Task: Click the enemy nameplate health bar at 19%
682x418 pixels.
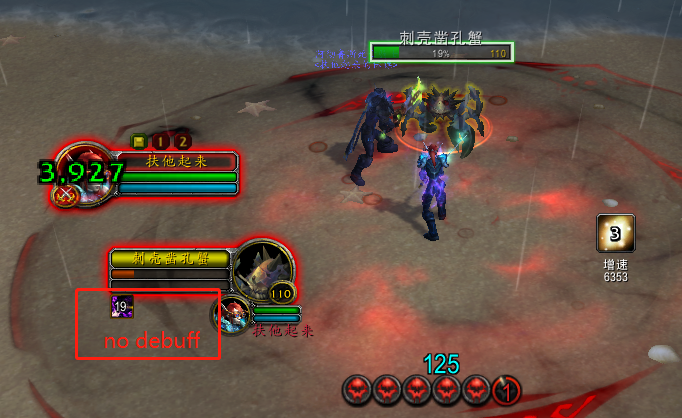Action: click(x=441, y=52)
